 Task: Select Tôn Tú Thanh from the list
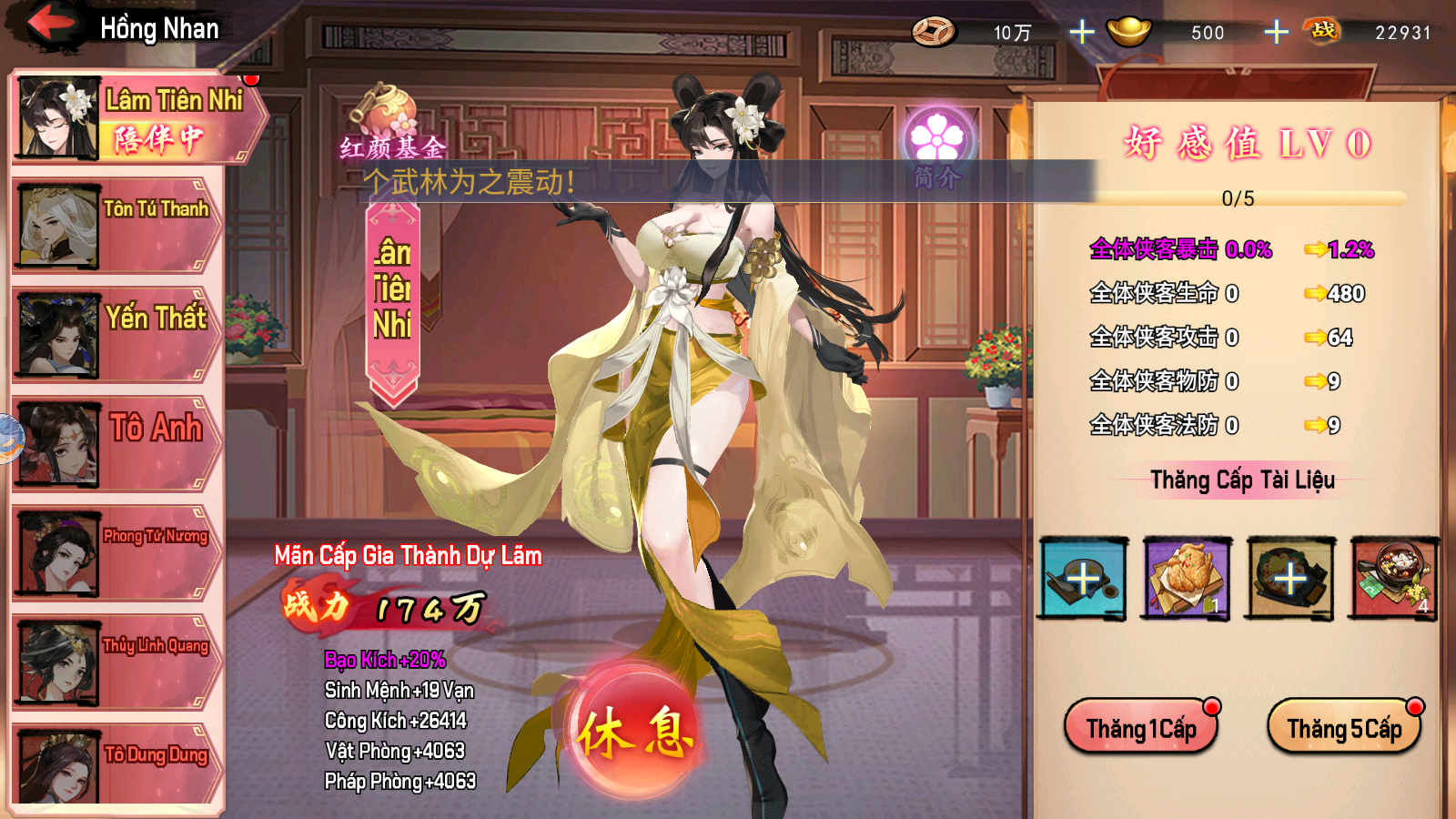point(116,226)
